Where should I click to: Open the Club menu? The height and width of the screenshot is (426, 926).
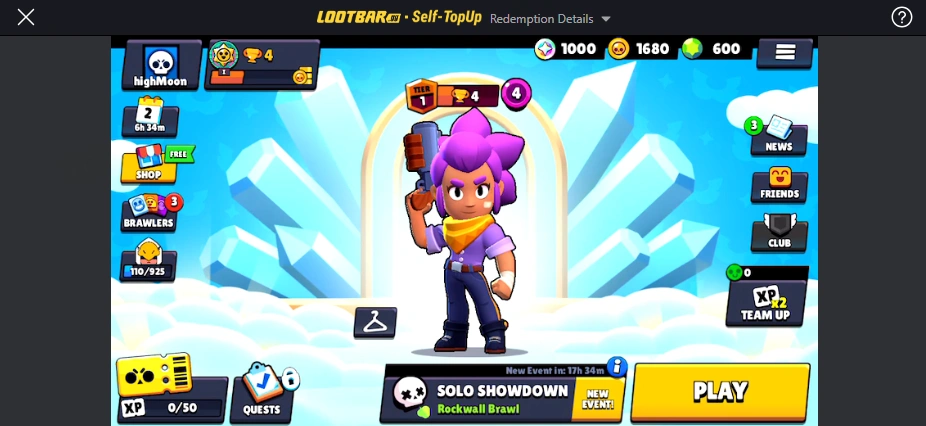[x=779, y=233]
